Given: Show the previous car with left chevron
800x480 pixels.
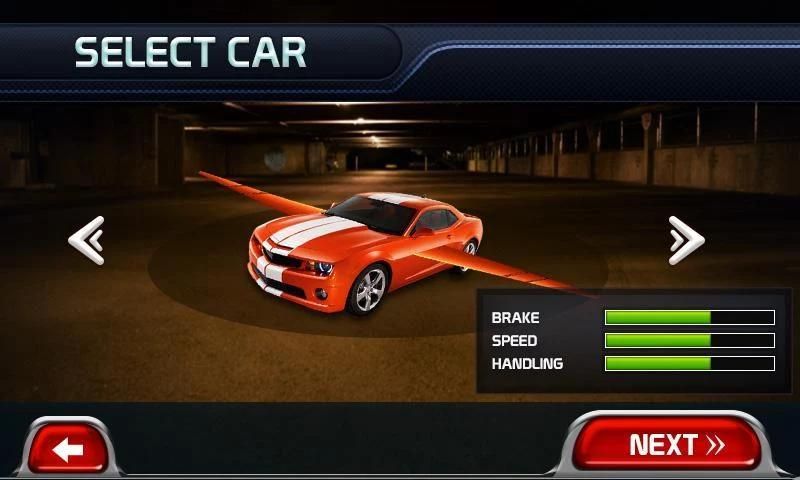Looking at the screenshot, I should tap(86, 241).
